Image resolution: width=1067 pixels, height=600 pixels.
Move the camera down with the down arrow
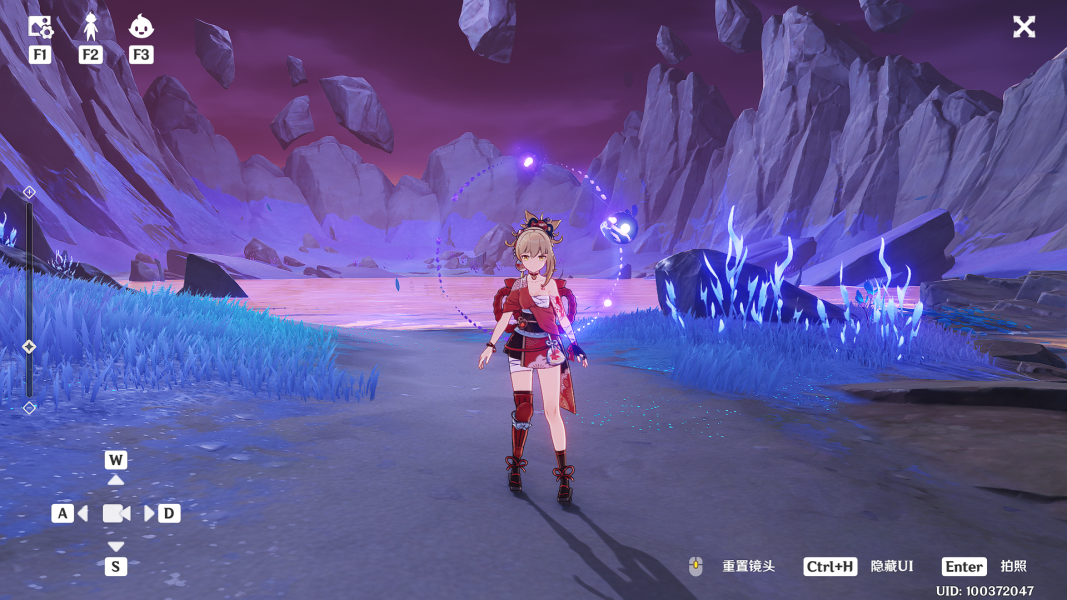[x=116, y=546]
